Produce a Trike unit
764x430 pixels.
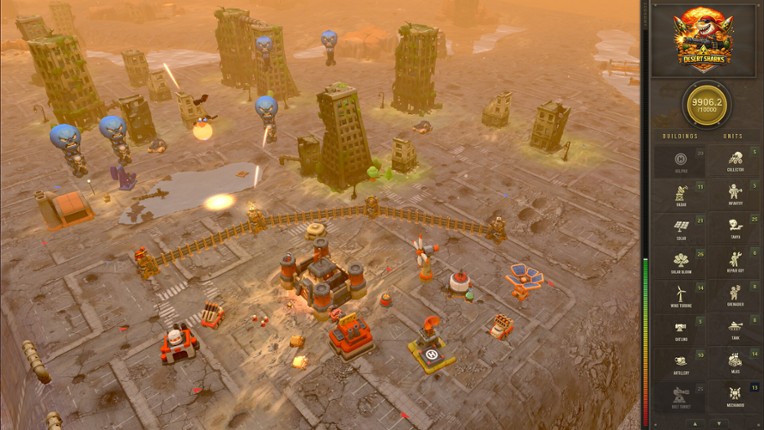[735, 227]
